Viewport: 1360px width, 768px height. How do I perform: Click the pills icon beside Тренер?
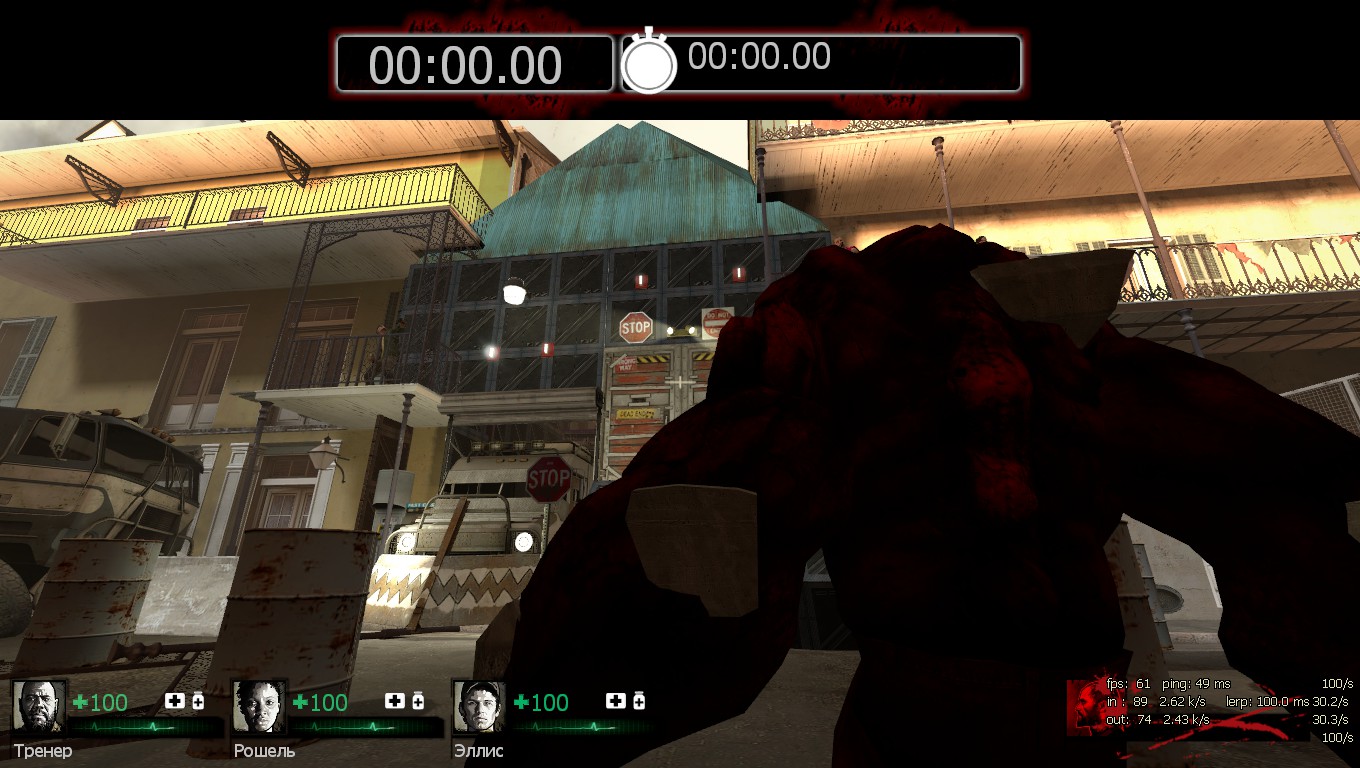click(198, 701)
